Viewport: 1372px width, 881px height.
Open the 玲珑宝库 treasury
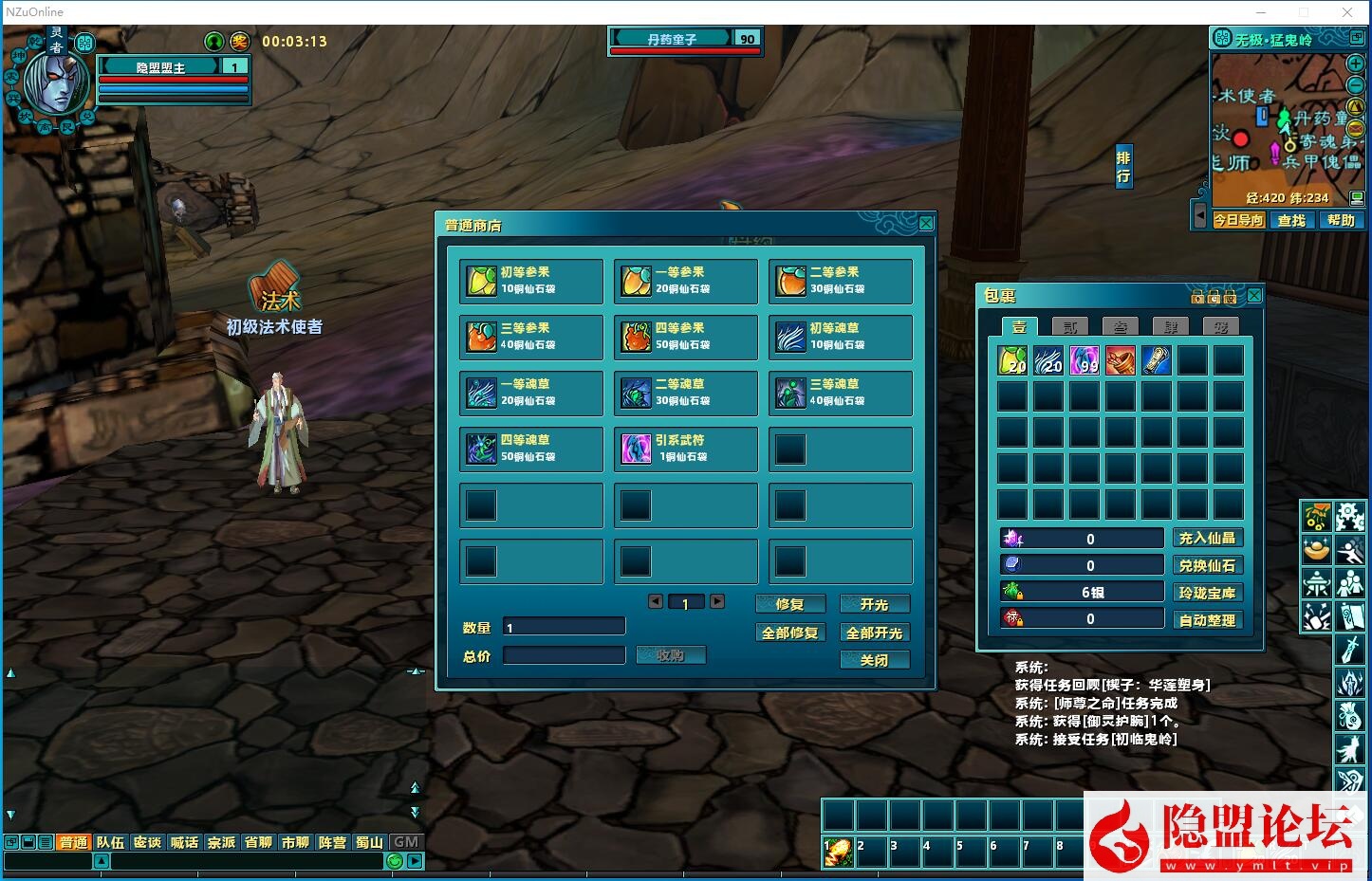pyautogui.click(x=1207, y=593)
